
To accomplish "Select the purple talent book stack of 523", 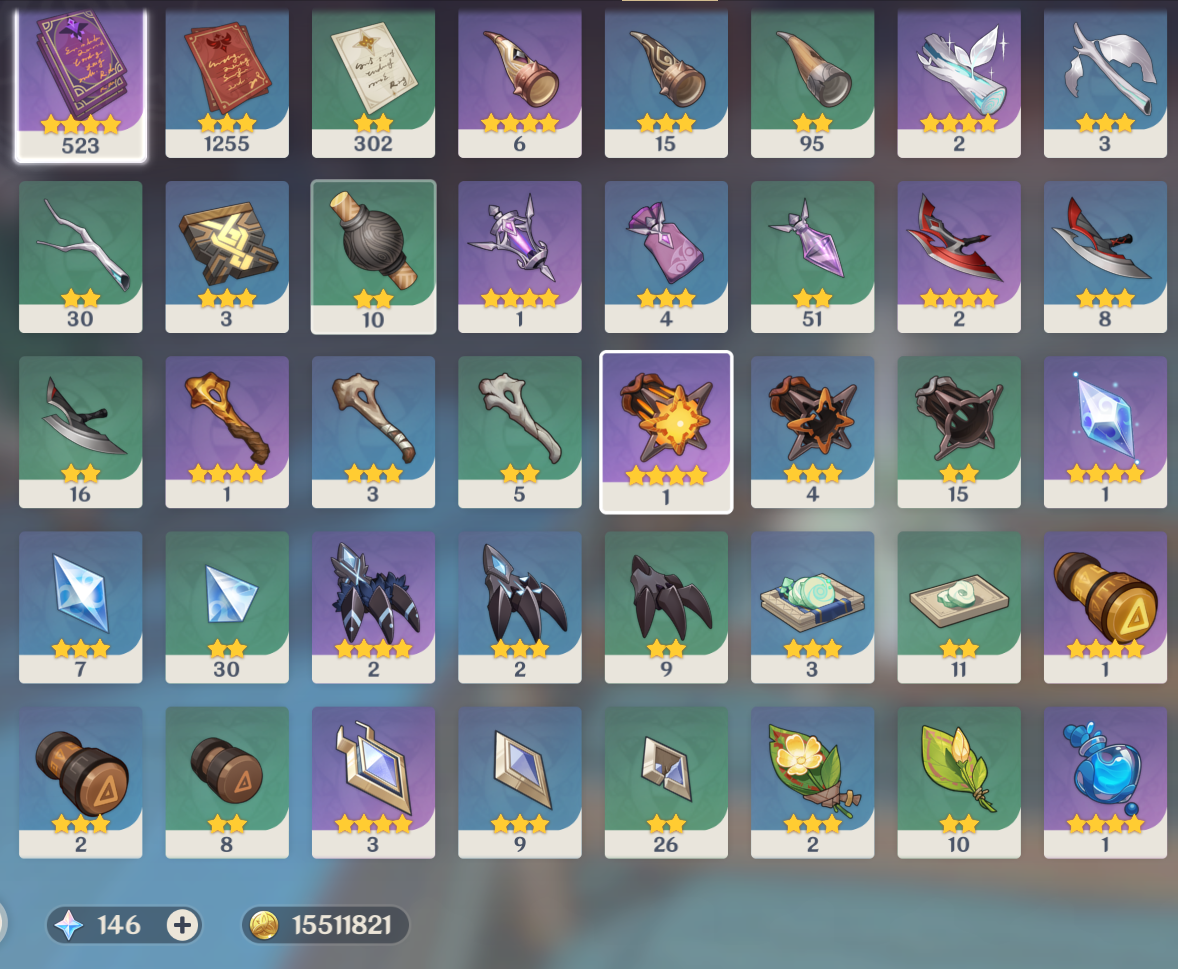I will tap(81, 82).
